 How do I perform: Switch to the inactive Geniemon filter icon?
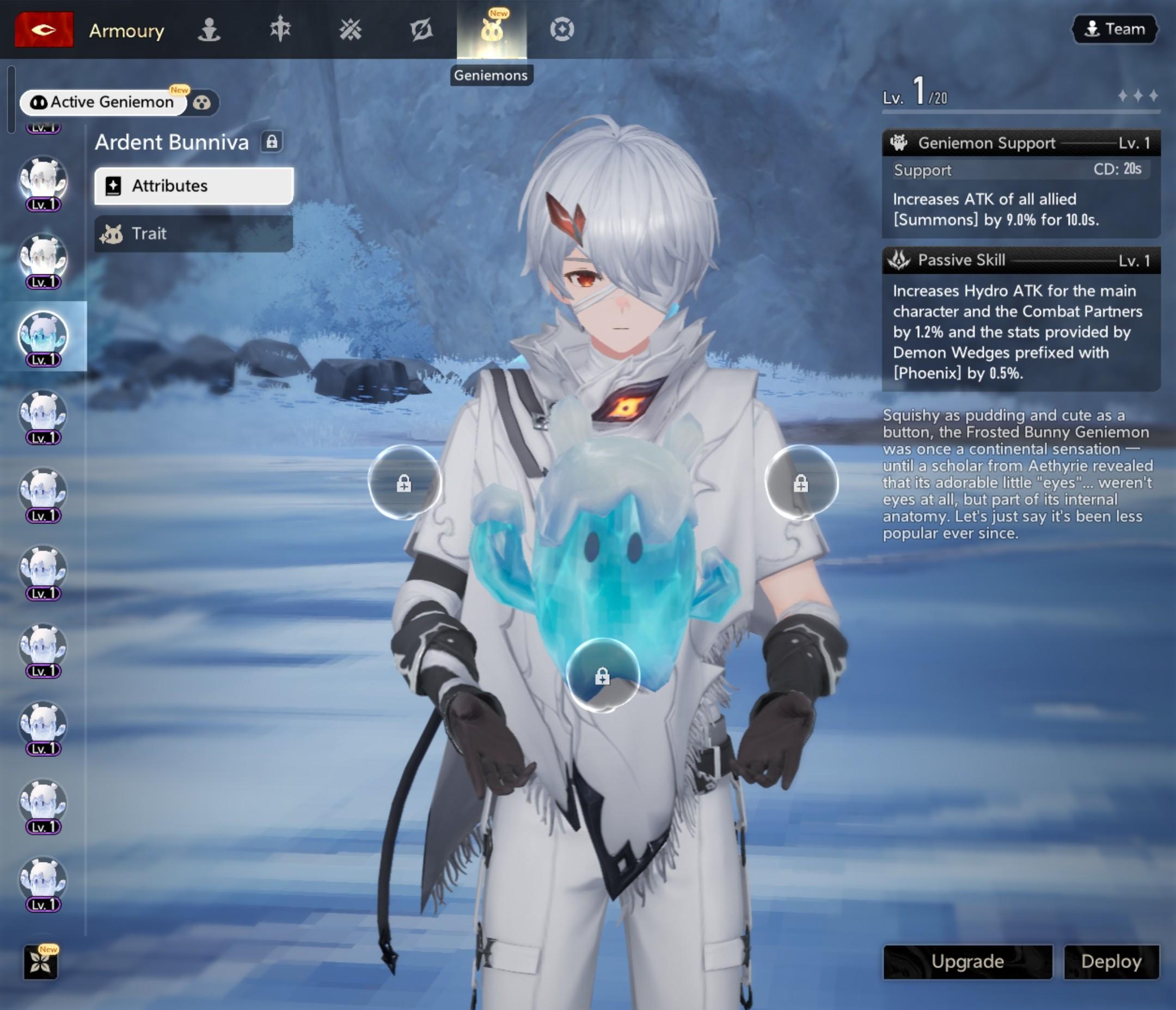(x=202, y=103)
